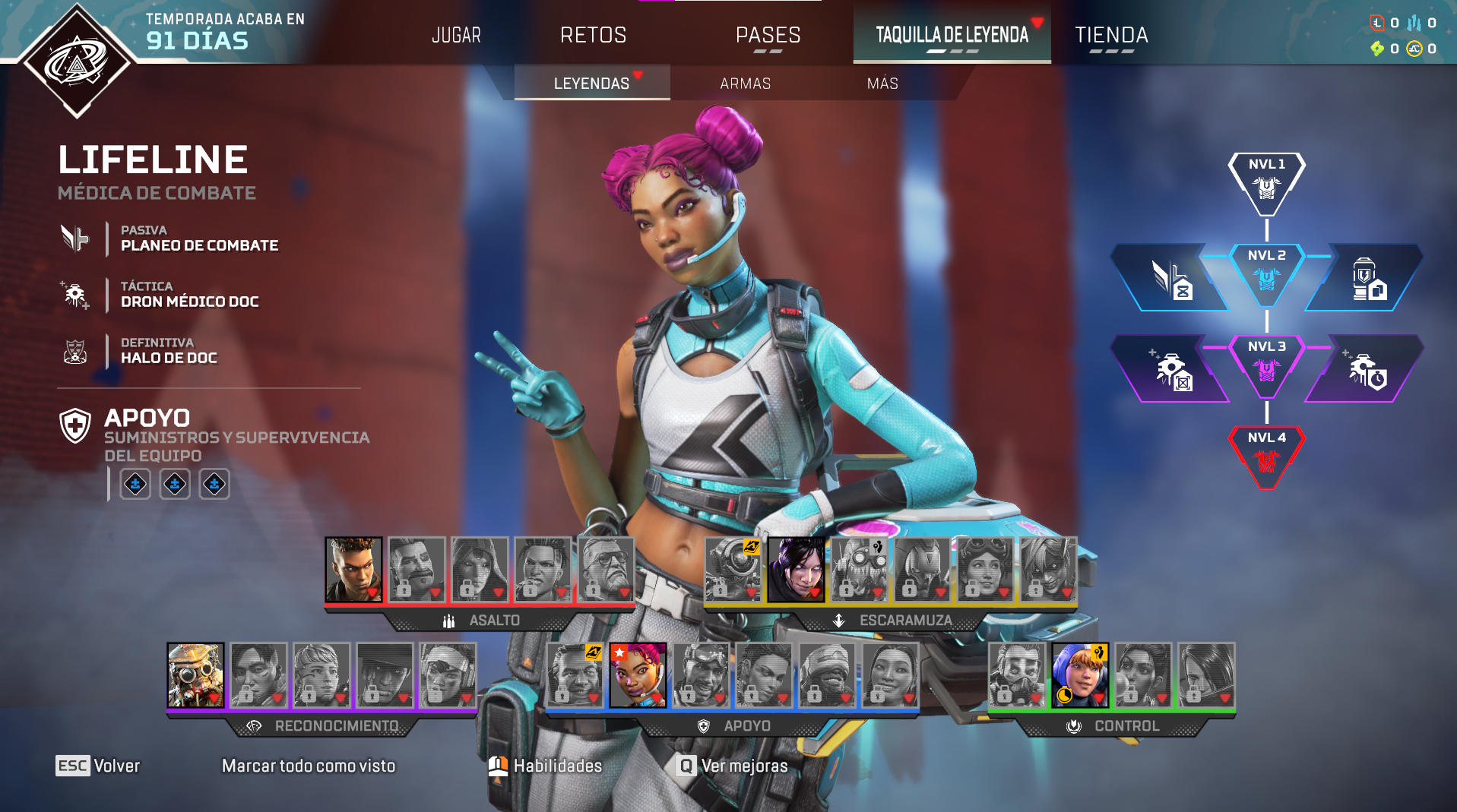Viewport: 1457px width, 812px height.
Task: Go to the TIENDA tab
Action: click(1110, 35)
